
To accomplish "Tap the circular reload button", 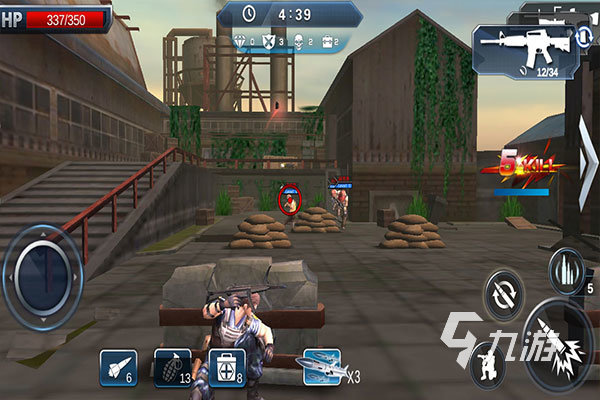I will click(x=503, y=295).
